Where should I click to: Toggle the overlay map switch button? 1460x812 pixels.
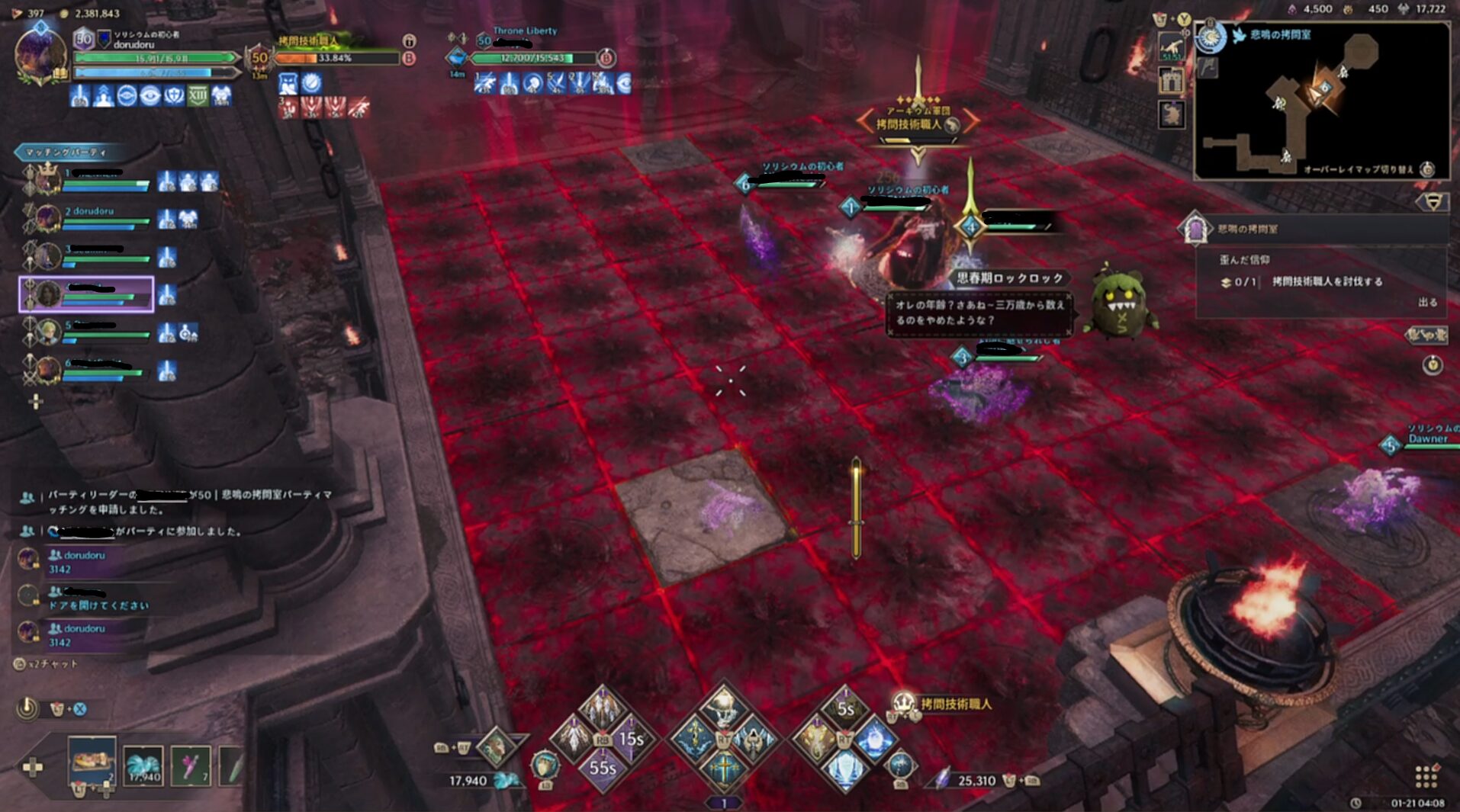coord(1427,169)
